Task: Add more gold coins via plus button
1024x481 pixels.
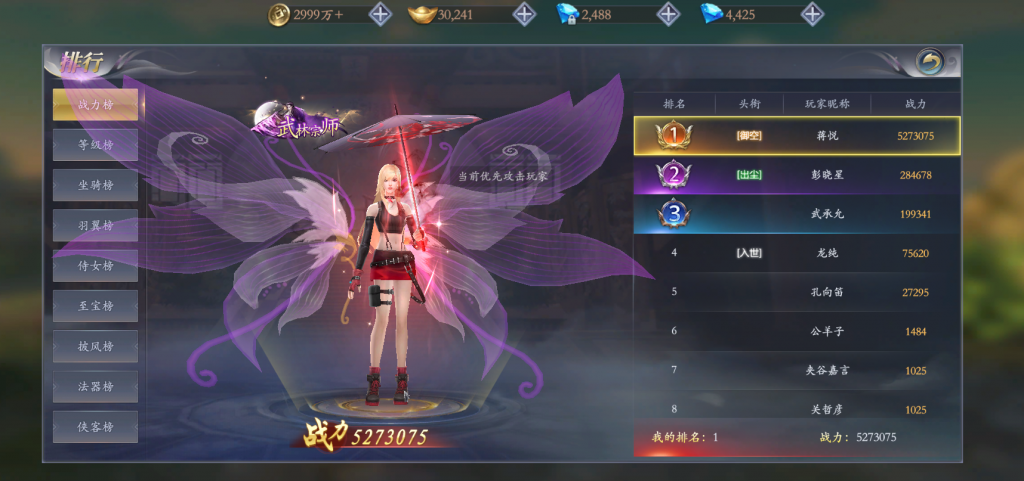Action: coord(380,14)
